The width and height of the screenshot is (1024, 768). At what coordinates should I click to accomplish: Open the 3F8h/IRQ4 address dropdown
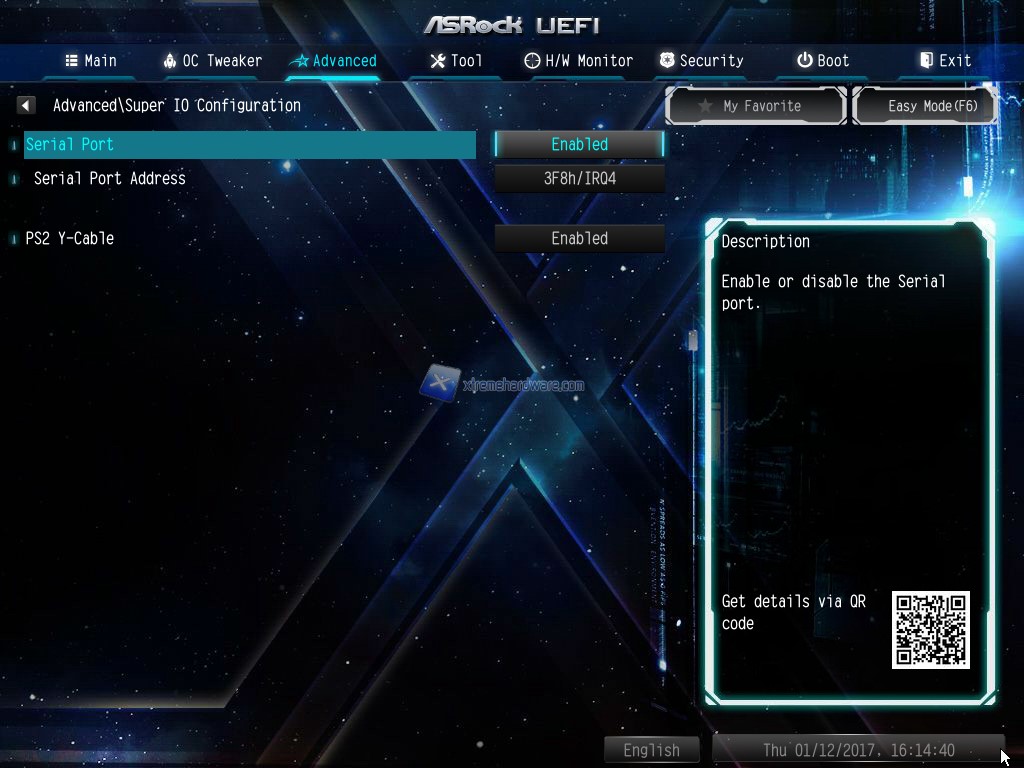click(x=579, y=179)
